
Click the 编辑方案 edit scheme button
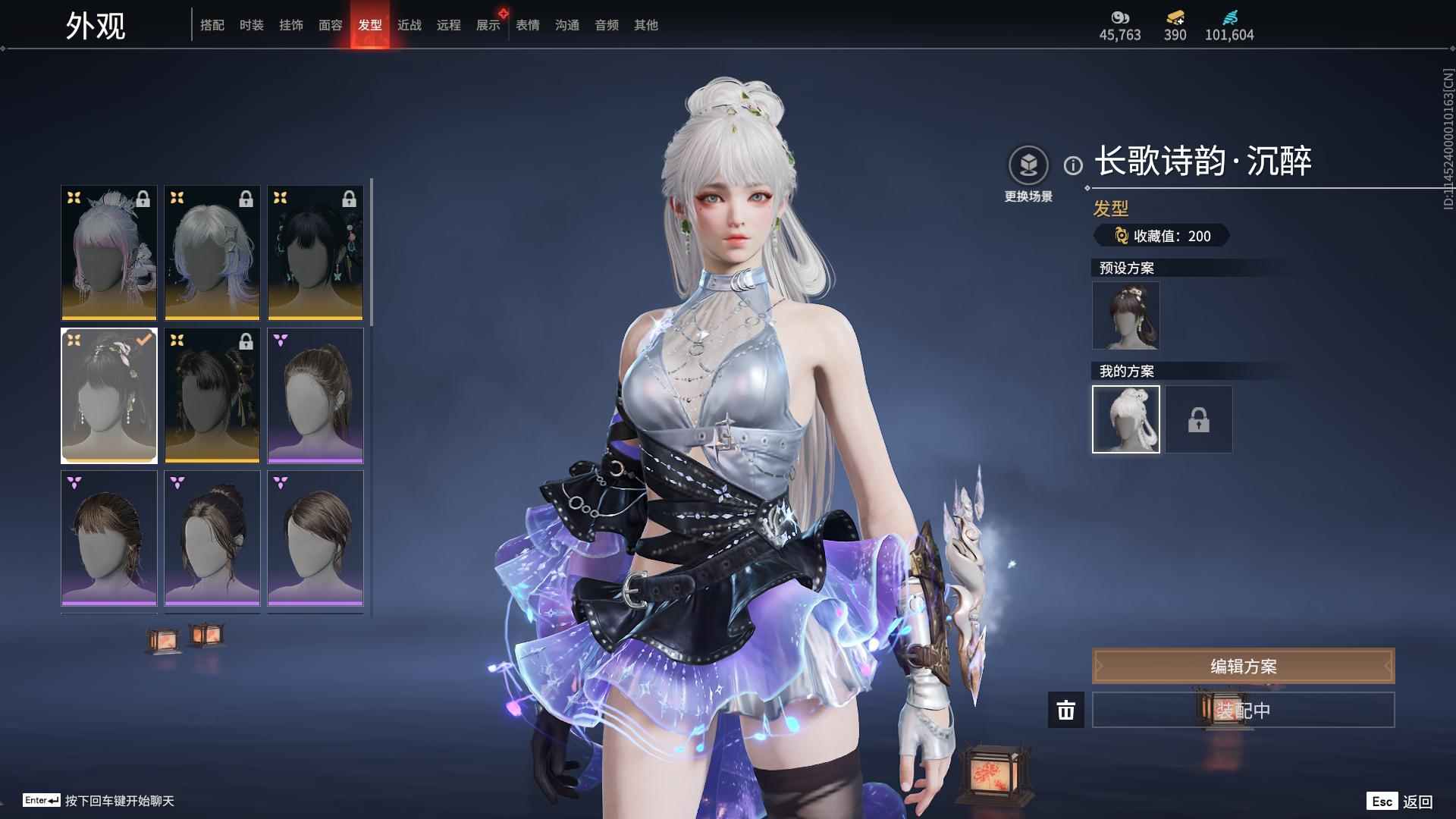click(1243, 666)
